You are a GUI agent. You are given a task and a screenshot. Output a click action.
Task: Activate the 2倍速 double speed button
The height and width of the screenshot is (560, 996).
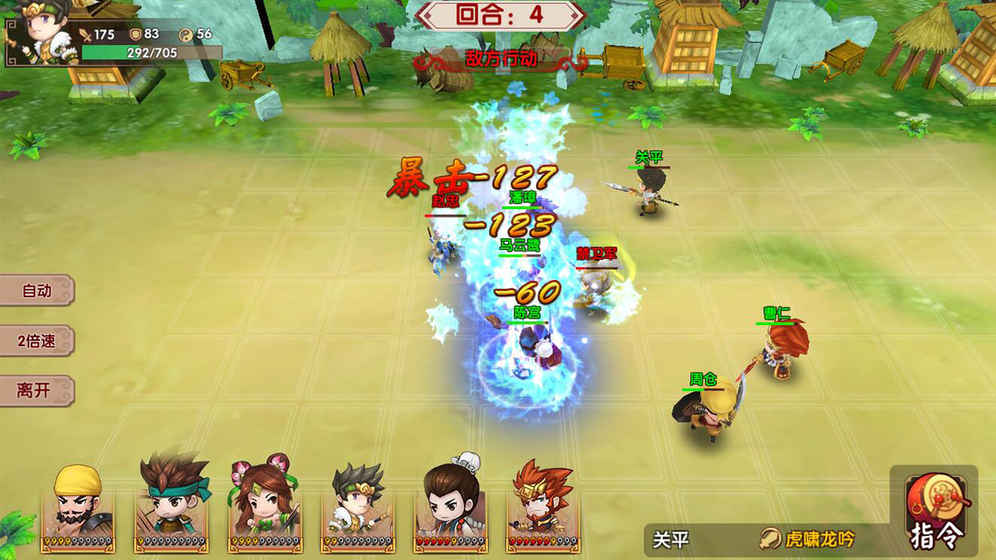pyautogui.click(x=37, y=340)
